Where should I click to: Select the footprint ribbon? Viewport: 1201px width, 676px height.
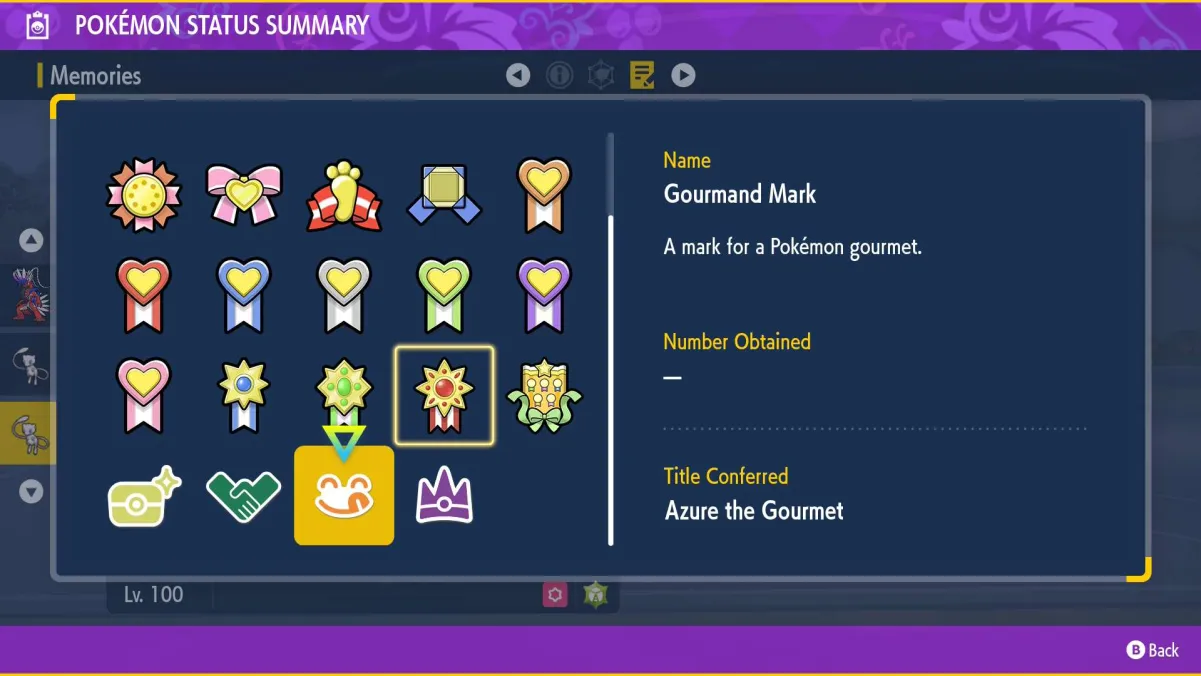point(344,194)
